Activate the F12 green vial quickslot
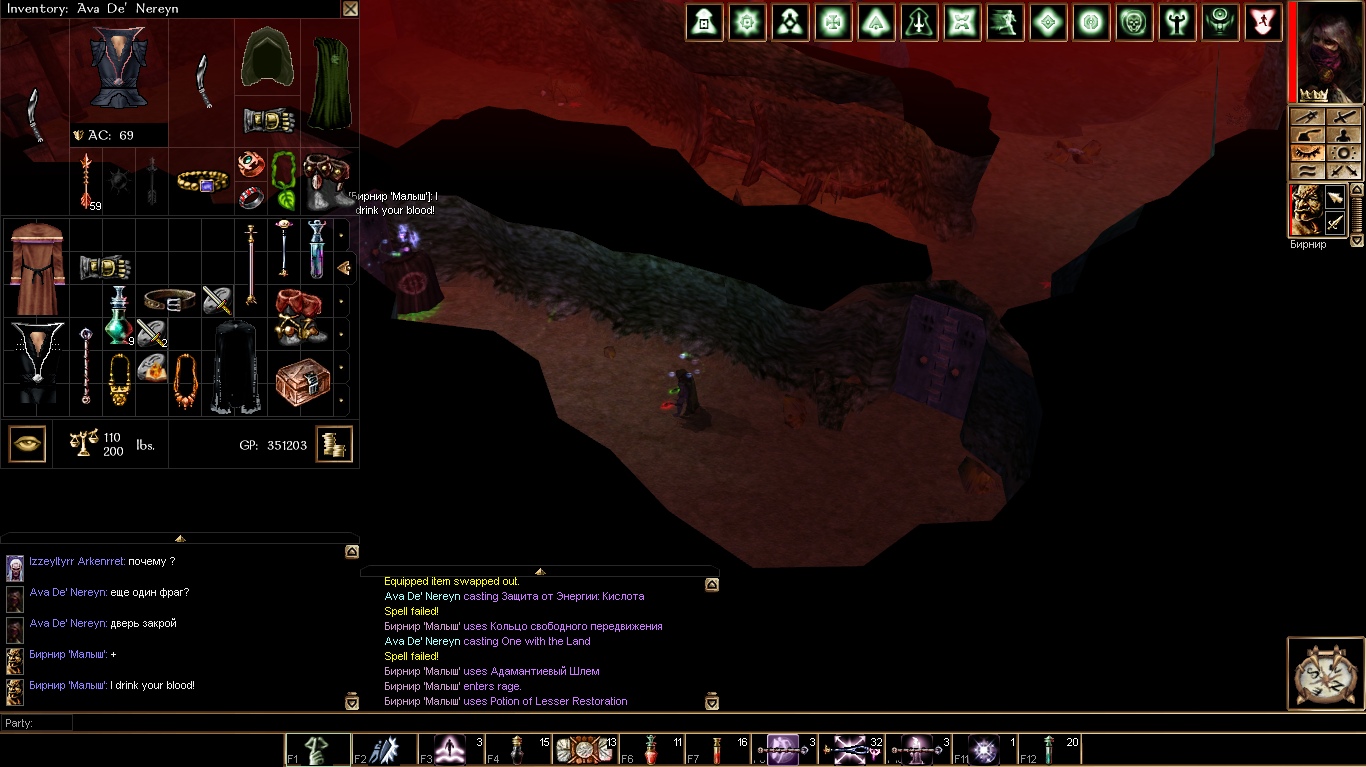The width and height of the screenshot is (1366, 767). [1049, 750]
